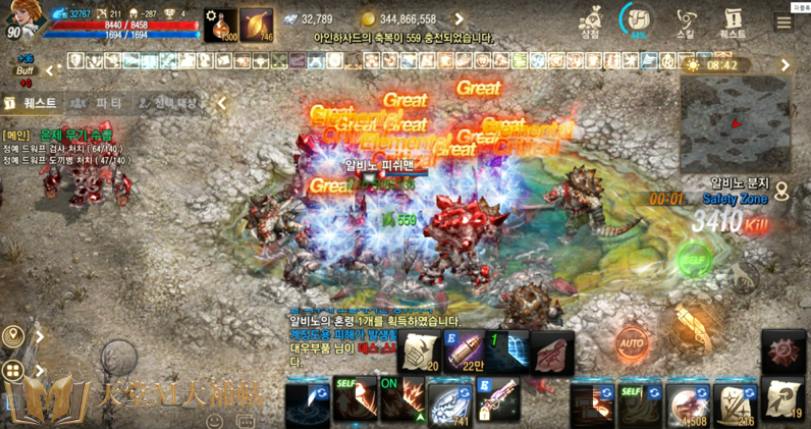Open the four-square grid menu button
811x429 pixels.
pos(13,371)
